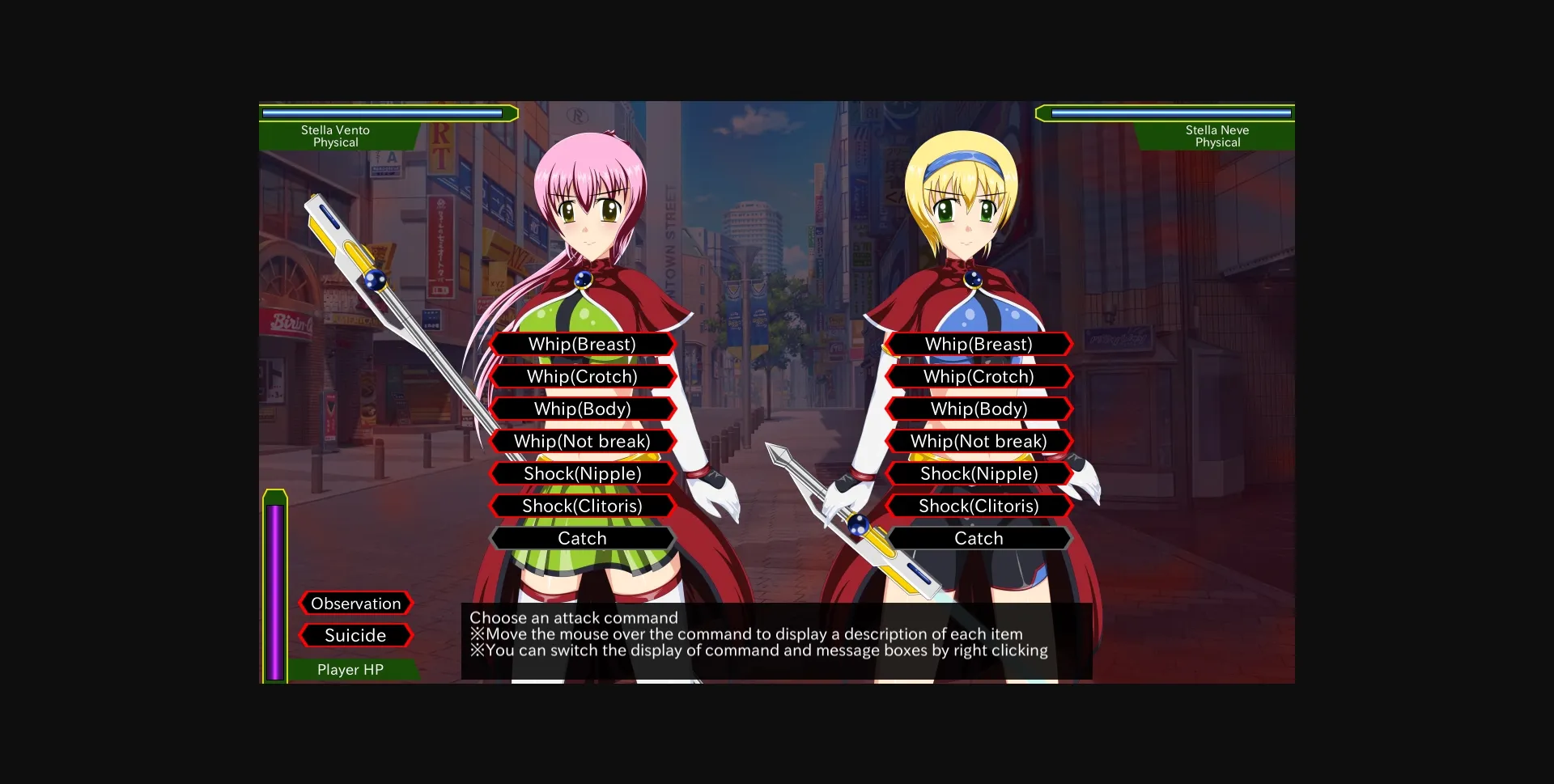The height and width of the screenshot is (784, 1554).
Task: Select Whip(Crotch) attack on Stella Vento
Action: tap(582, 376)
